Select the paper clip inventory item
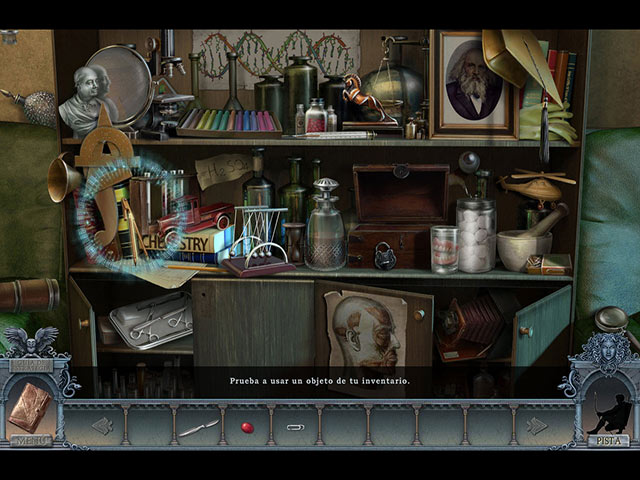Viewport: 640px width, 480px height. (x=295, y=427)
